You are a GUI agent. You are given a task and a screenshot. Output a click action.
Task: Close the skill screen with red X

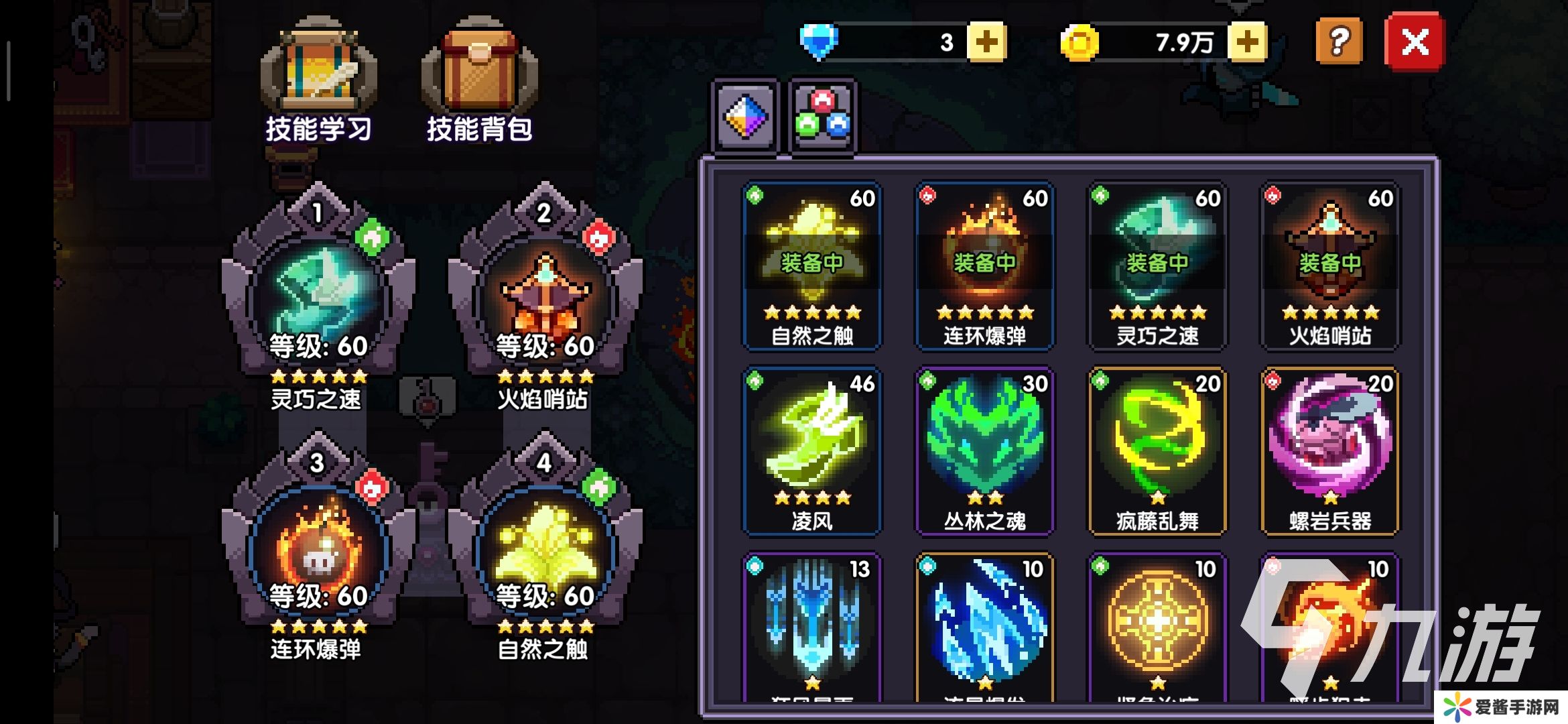coord(1415,42)
